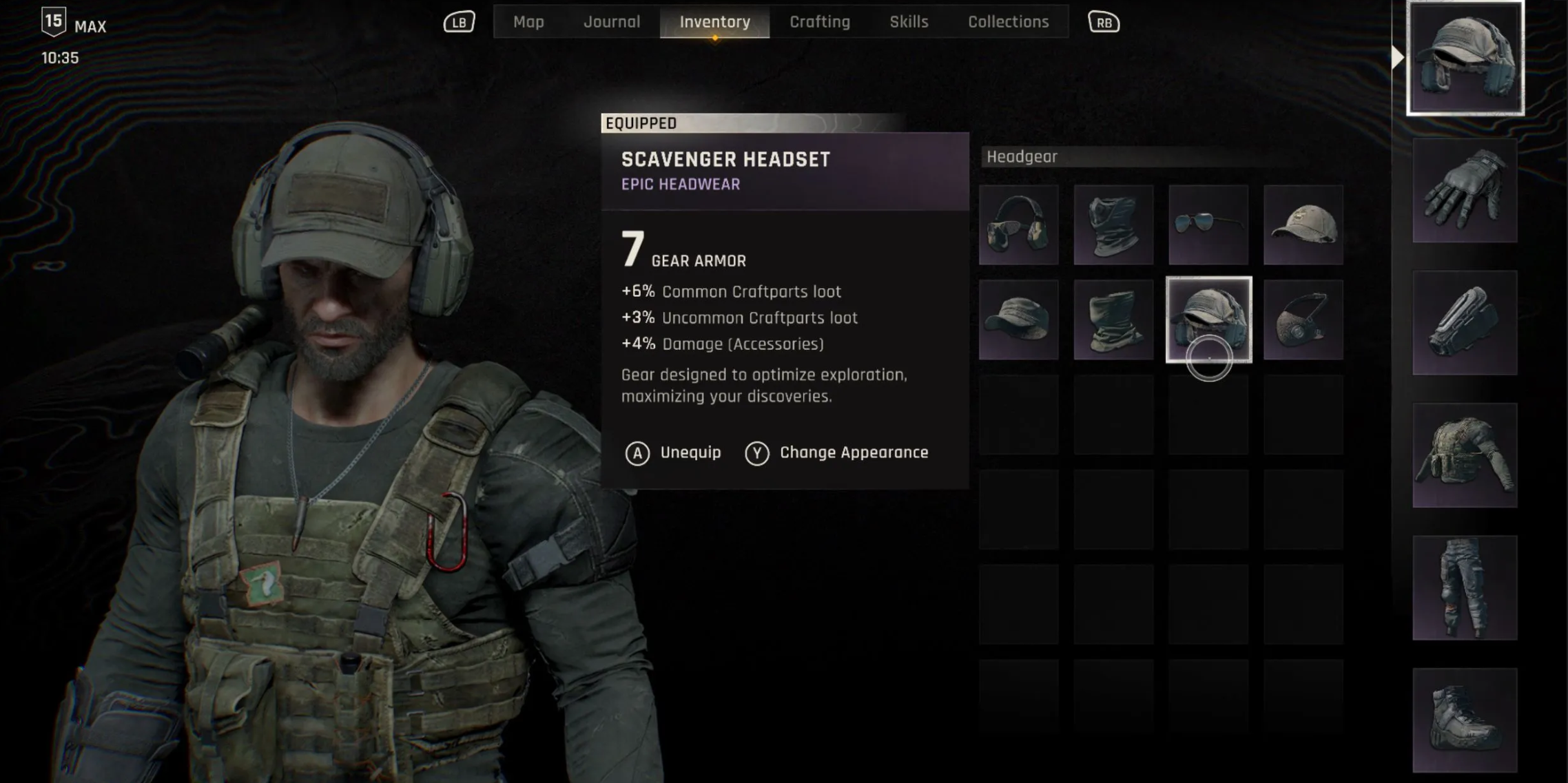Screen dimensions: 1568x783
Task: Select the flat patrol cap item
Action: point(1018,320)
